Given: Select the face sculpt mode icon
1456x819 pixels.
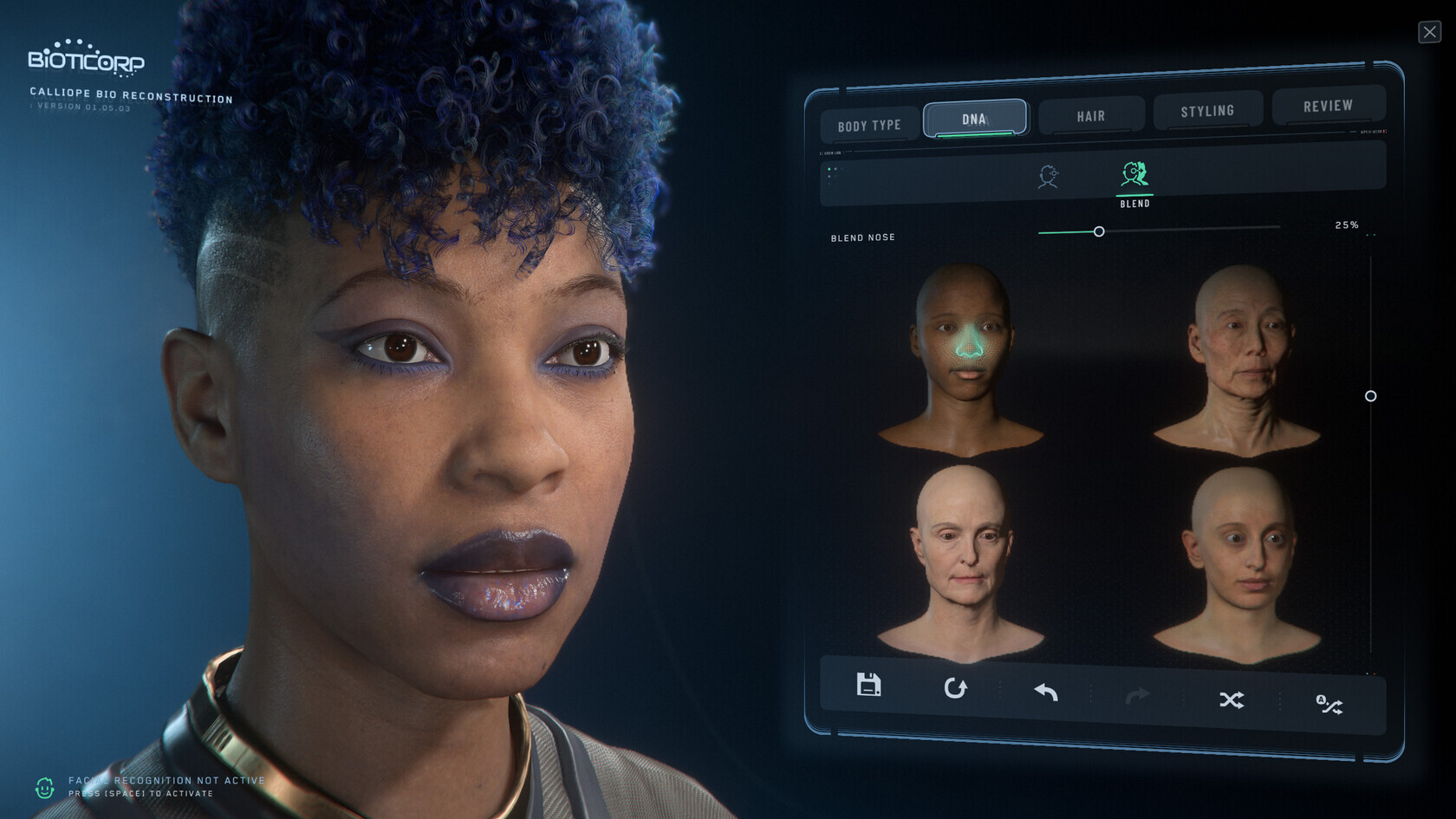Looking at the screenshot, I should (1048, 177).
